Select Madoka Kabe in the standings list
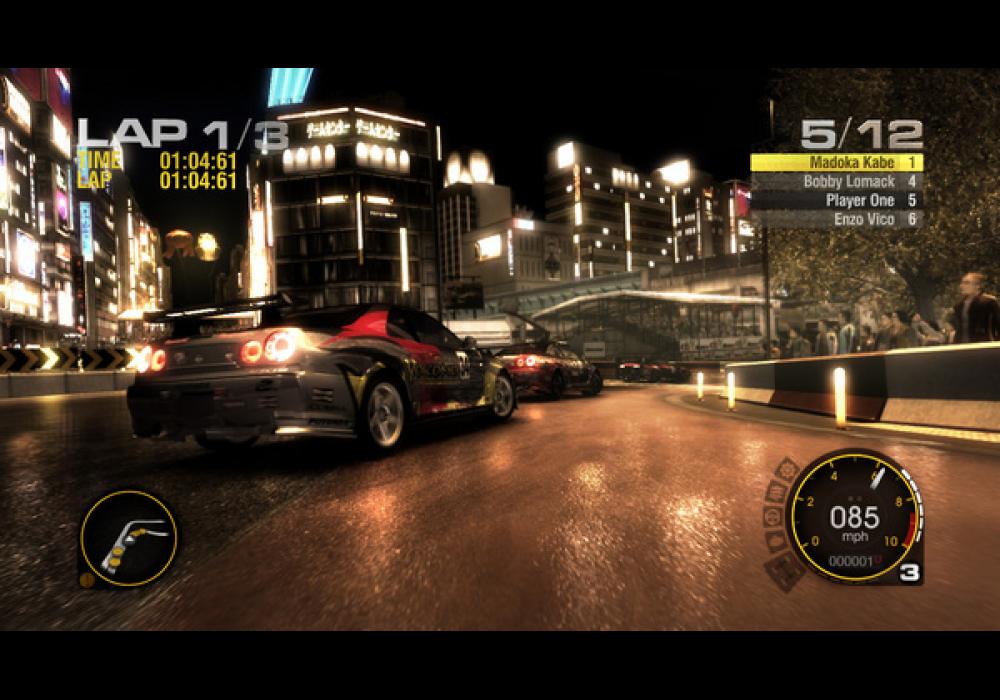Viewport: 1000px width, 700px height. (836, 162)
